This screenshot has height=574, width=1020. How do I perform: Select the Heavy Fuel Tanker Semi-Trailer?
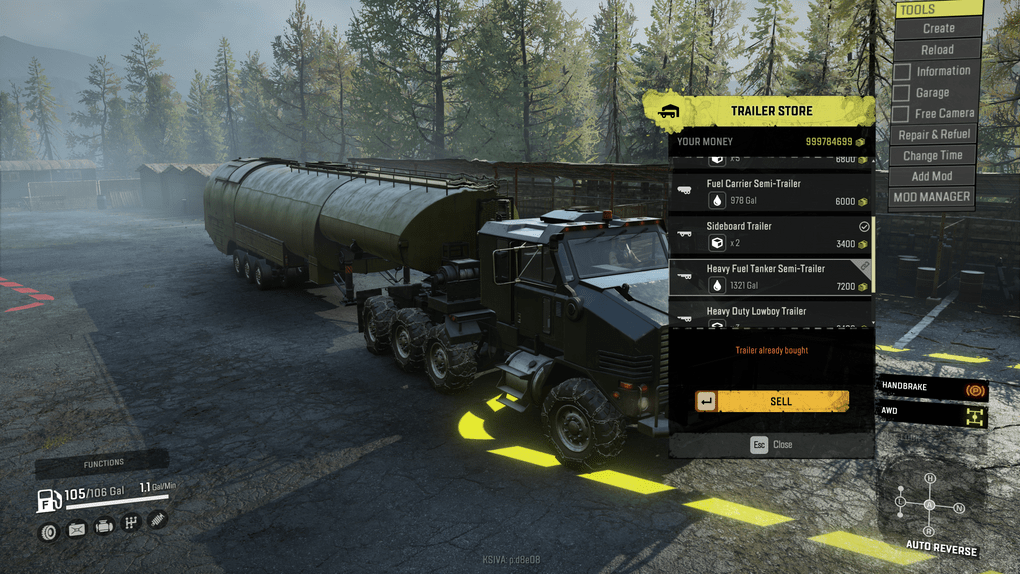point(770,276)
